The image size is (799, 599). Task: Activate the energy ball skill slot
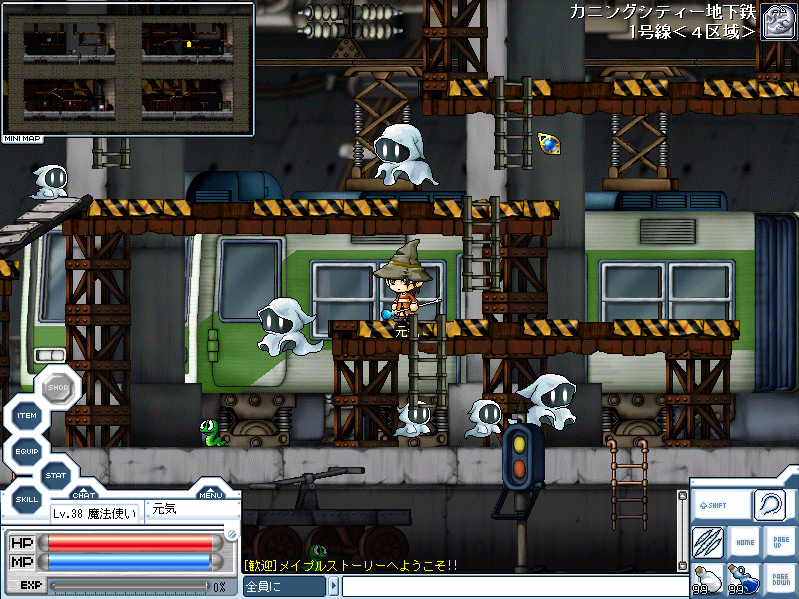[773, 505]
